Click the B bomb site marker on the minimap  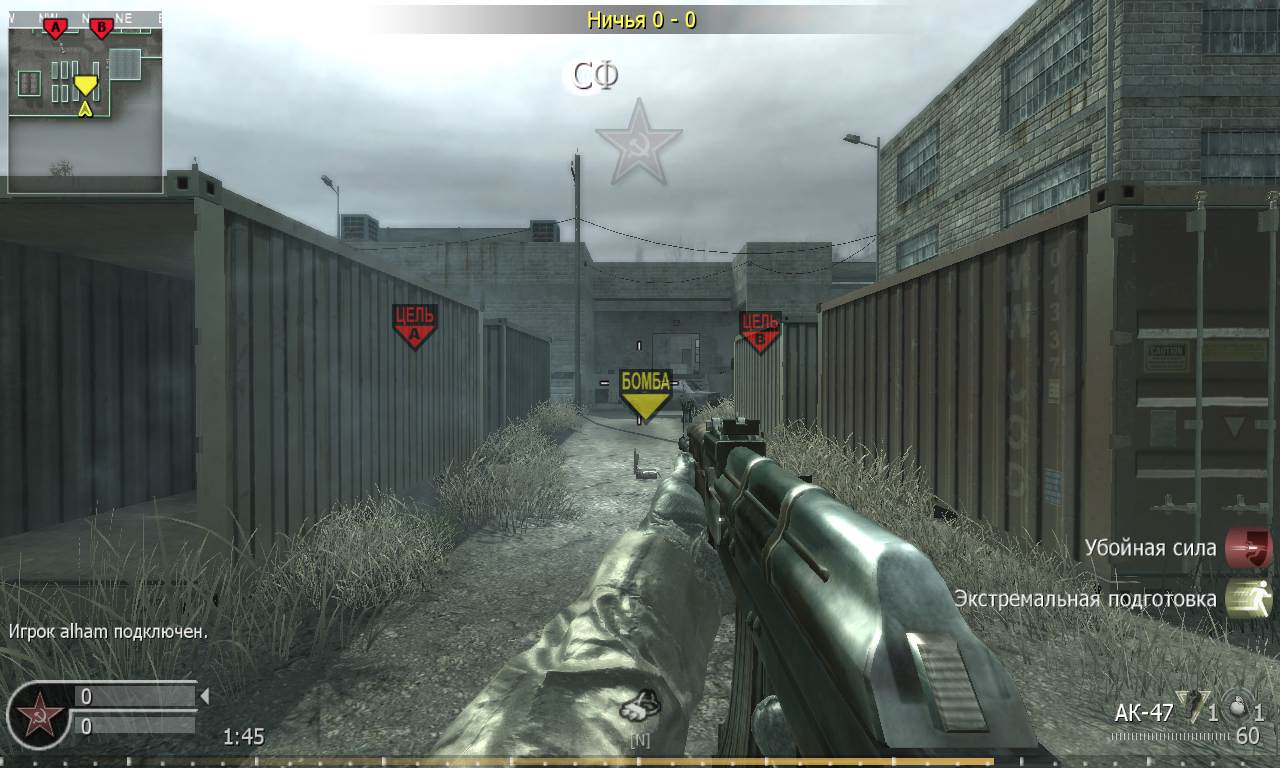tap(101, 25)
